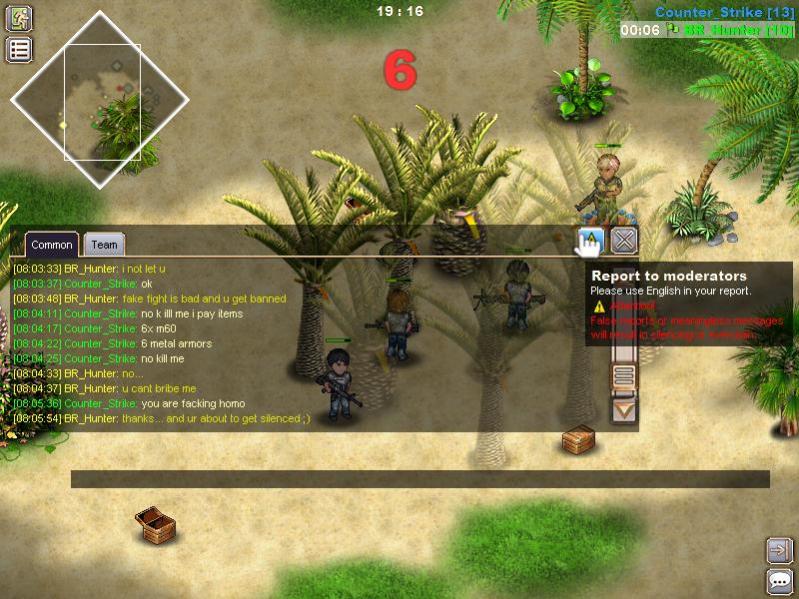Switch to the Team chat tab
This screenshot has width=799, height=599.
(x=103, y=244)
